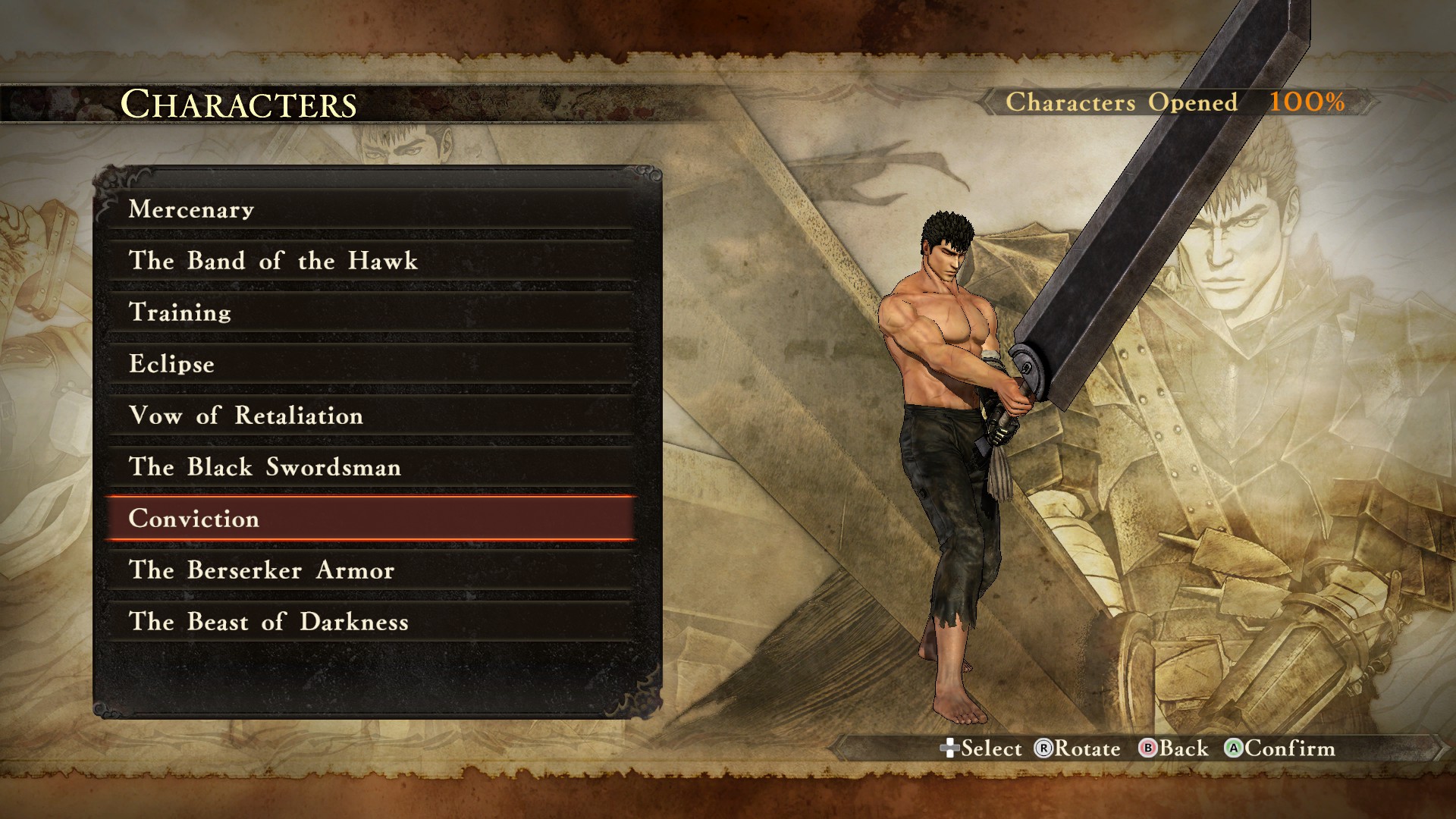Confirm the highlighted Conviction entry
The height and width of the screenshot is (819, 1456).
pos(370,519)
